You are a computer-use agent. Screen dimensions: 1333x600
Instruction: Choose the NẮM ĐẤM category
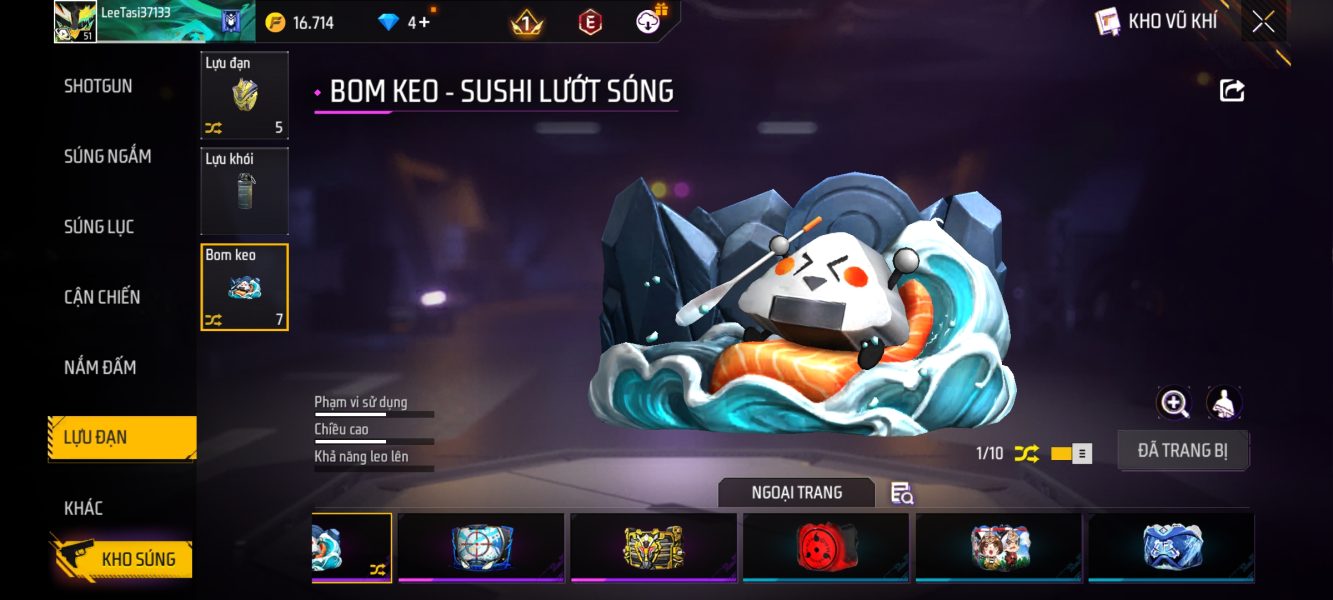[100, 367]
